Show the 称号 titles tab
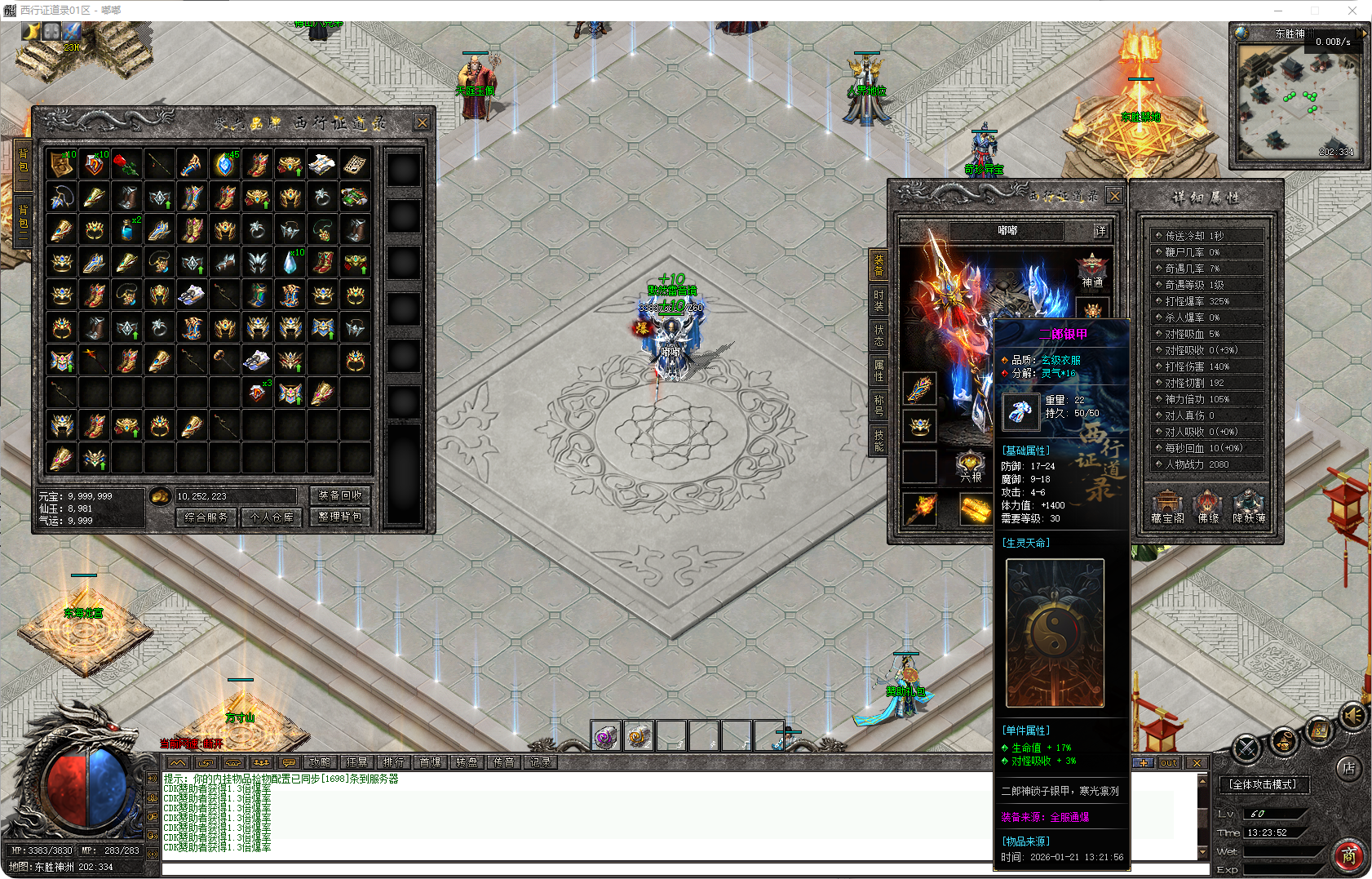 pyautogui.click(x=879, y=404)
